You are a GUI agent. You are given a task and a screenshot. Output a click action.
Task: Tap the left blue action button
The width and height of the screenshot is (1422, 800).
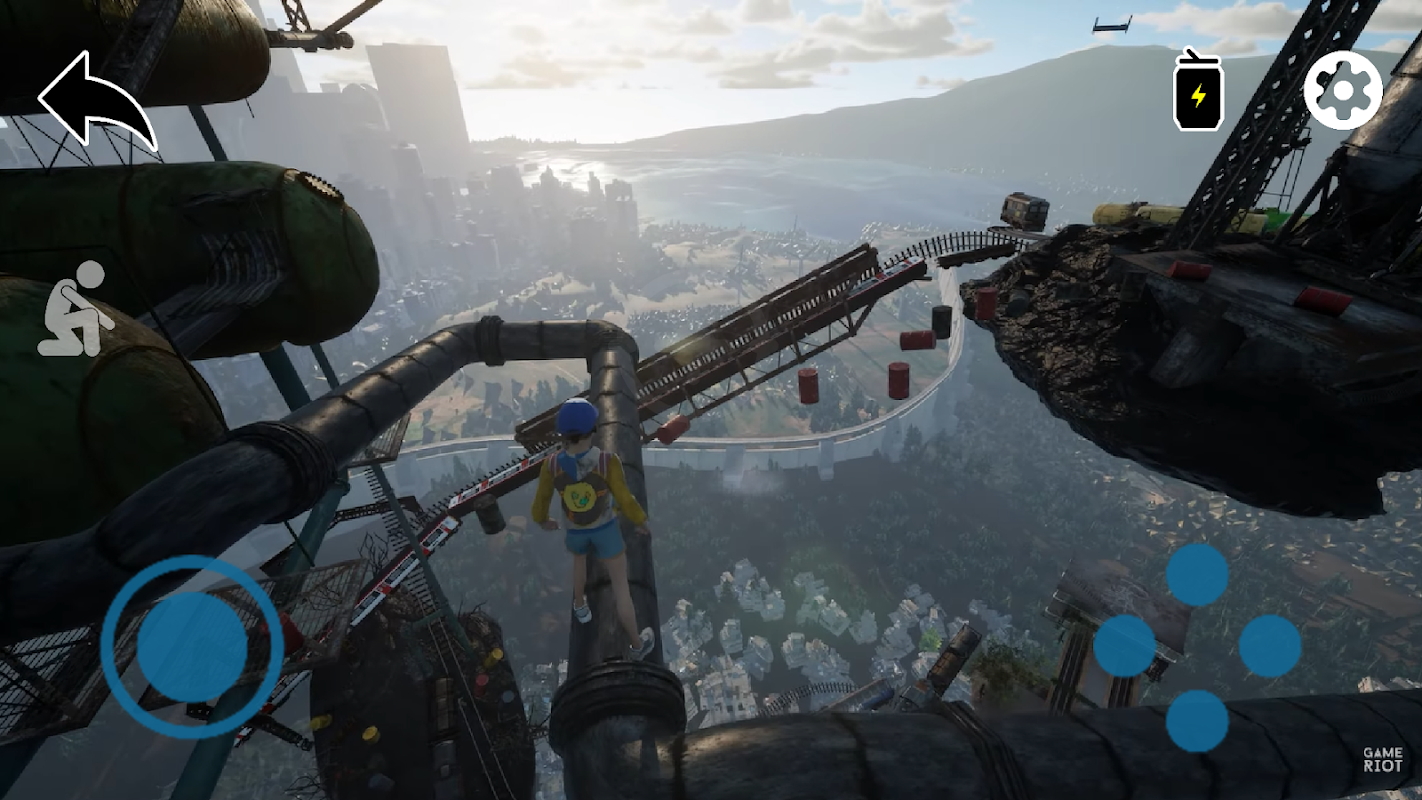[x=1124, y=646]
